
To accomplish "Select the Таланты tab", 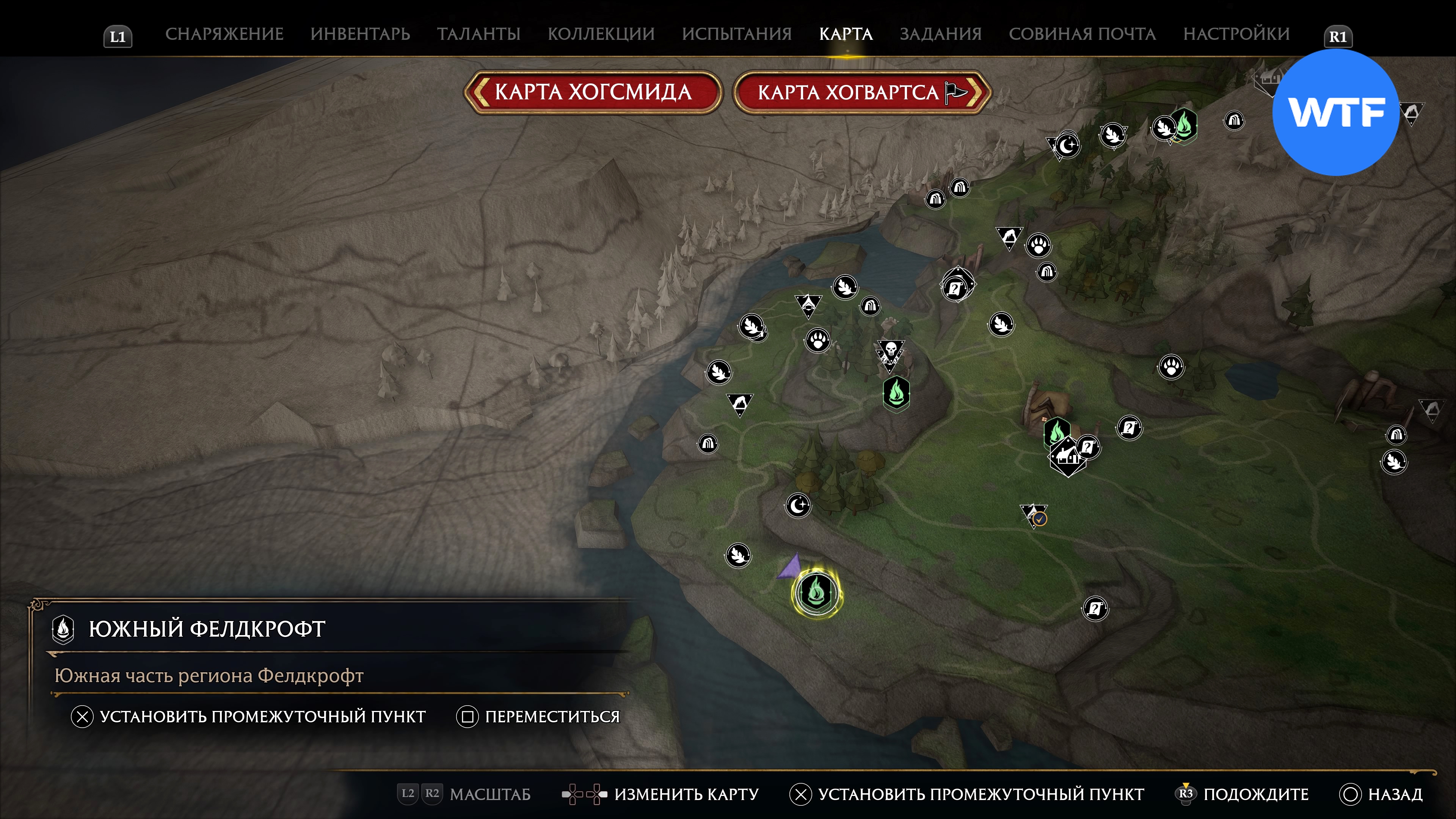I will [x=478, y=34].
